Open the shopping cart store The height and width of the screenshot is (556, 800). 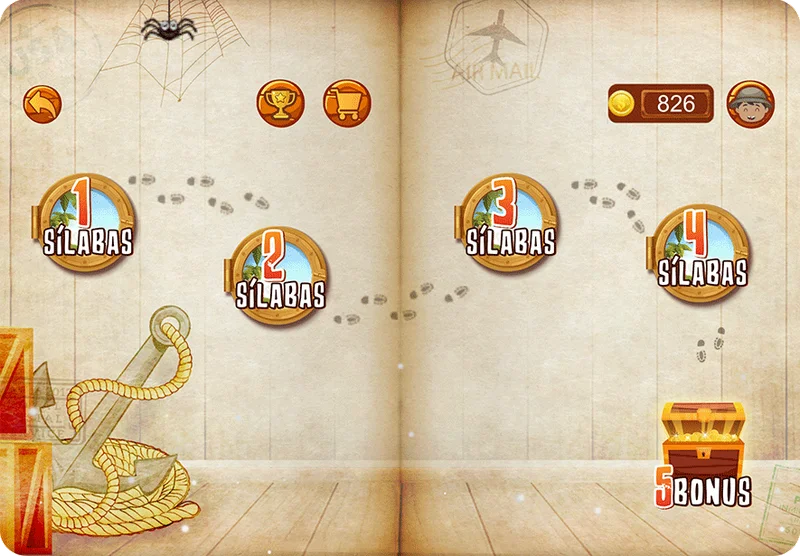pos(347,104)
